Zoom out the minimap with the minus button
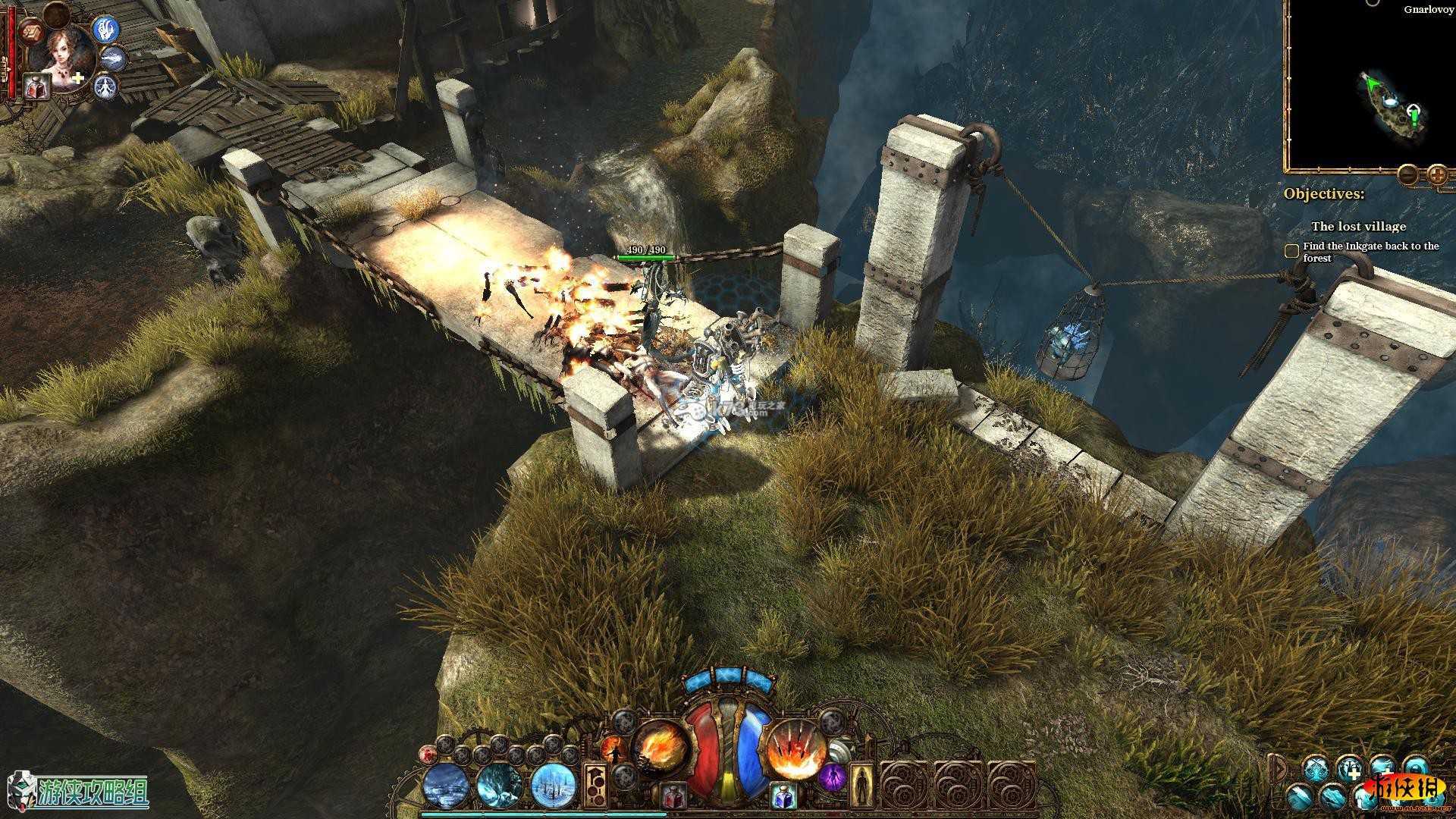The image size is (1456, 819). tap(1408, 175)
